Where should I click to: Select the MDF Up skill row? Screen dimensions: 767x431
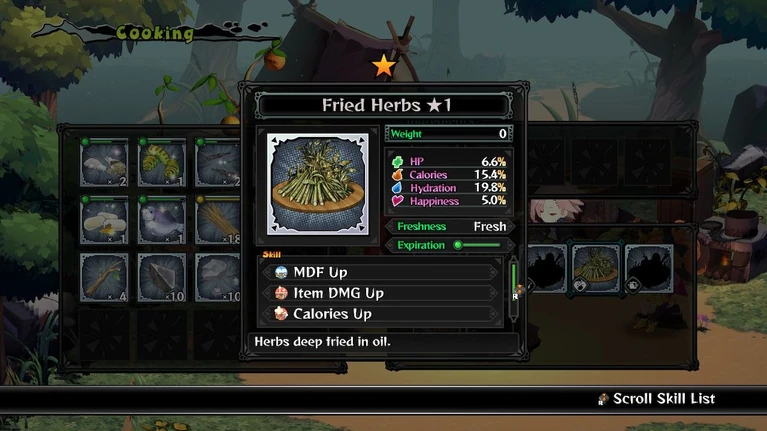click(x=380, y=272)
